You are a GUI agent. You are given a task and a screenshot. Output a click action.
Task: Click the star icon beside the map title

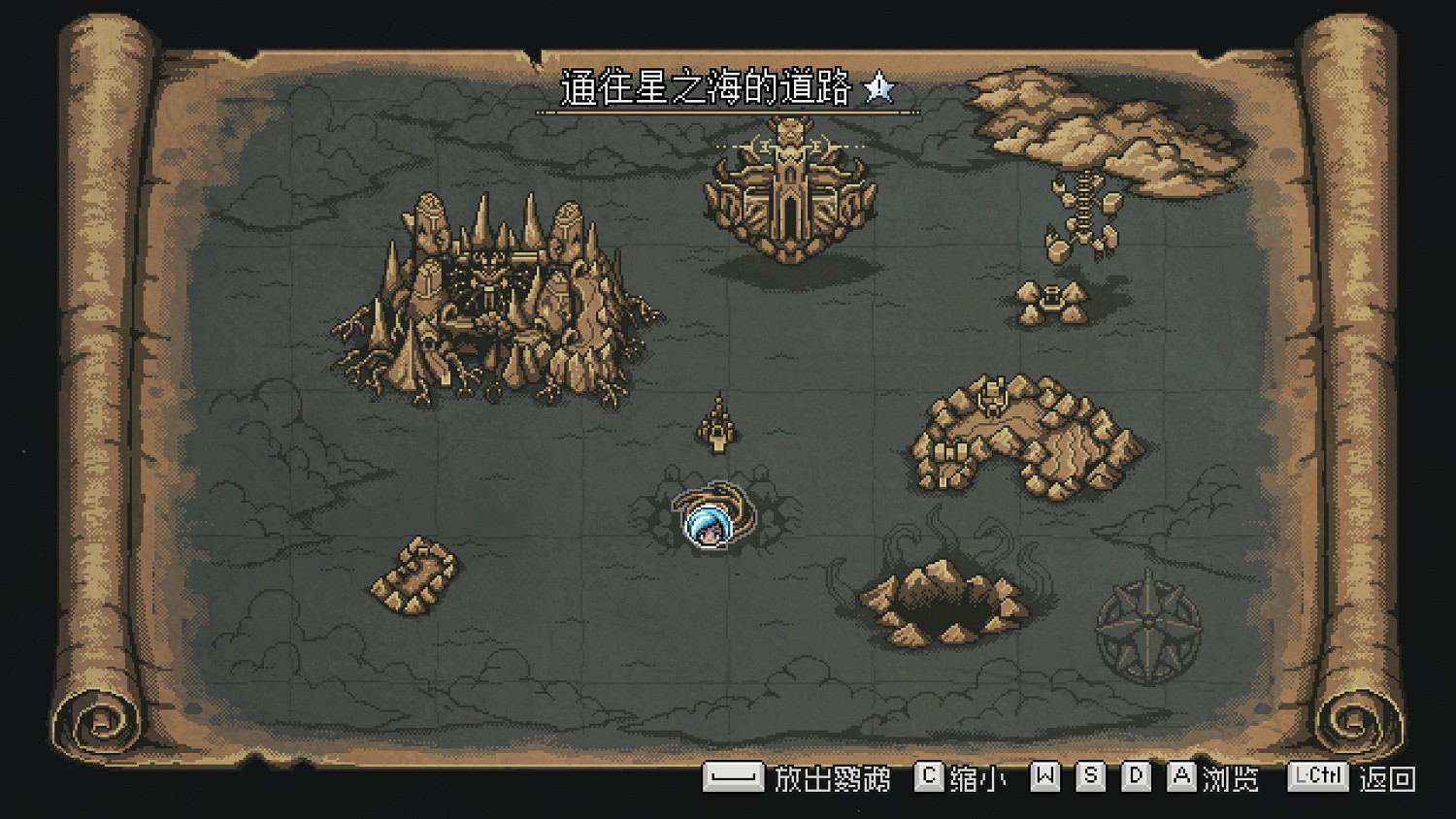(877, 92)
